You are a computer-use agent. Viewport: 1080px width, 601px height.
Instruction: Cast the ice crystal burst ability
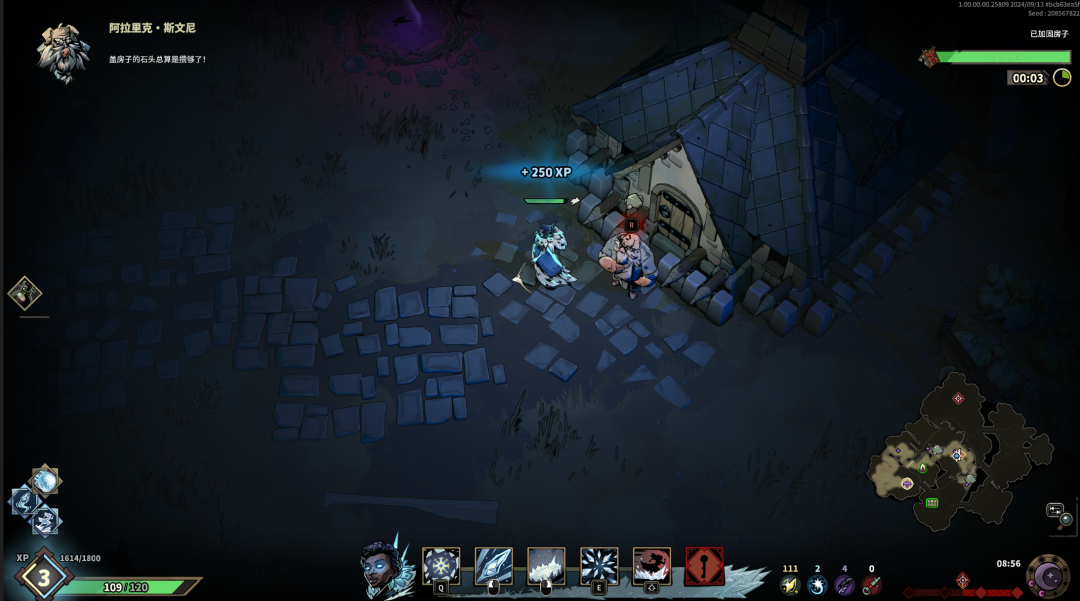[599, 566]
